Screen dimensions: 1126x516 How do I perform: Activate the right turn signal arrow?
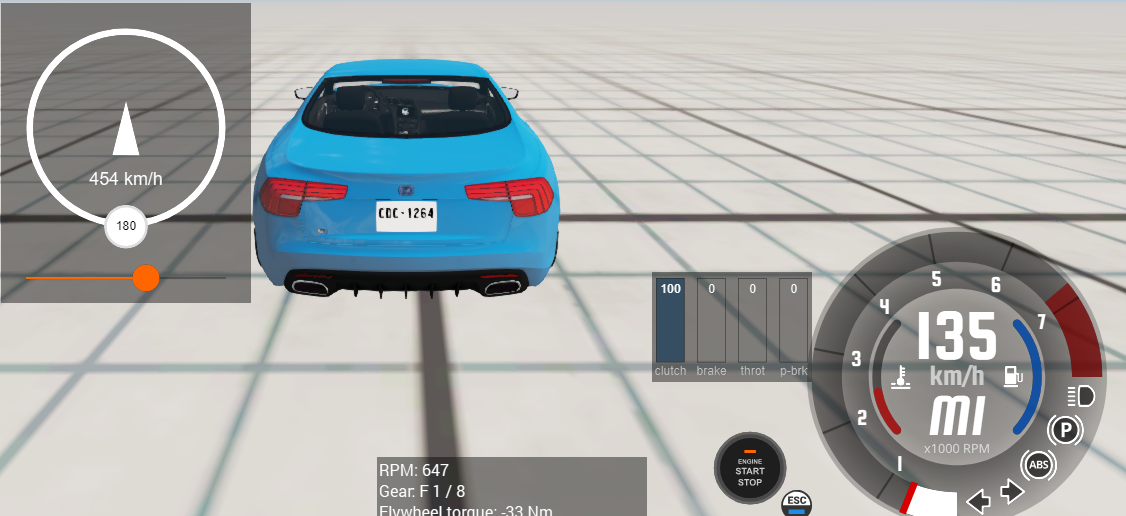[x=1011, y=492]
